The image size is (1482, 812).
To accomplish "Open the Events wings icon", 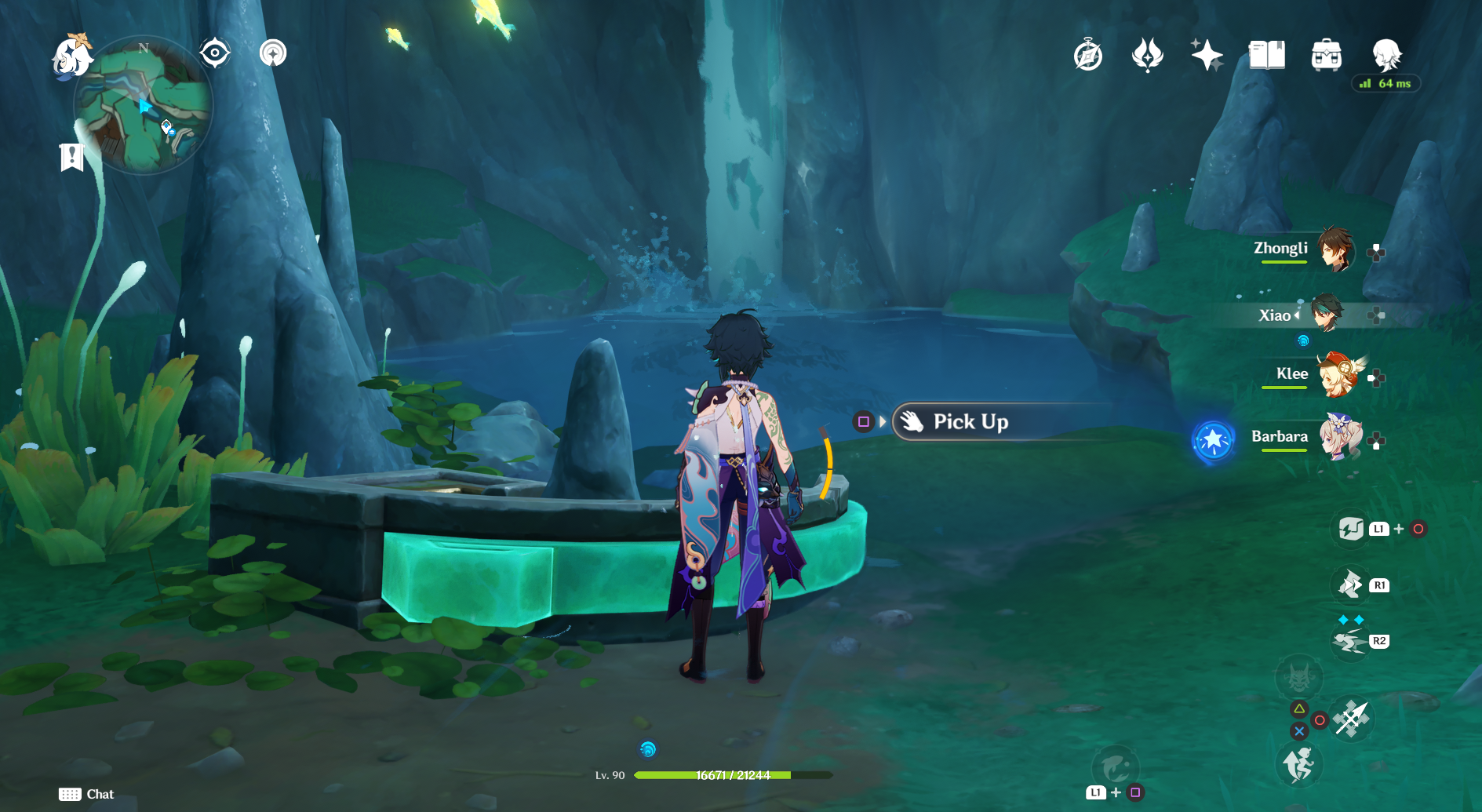I will pyautogui.click(x=1147, y=55).
